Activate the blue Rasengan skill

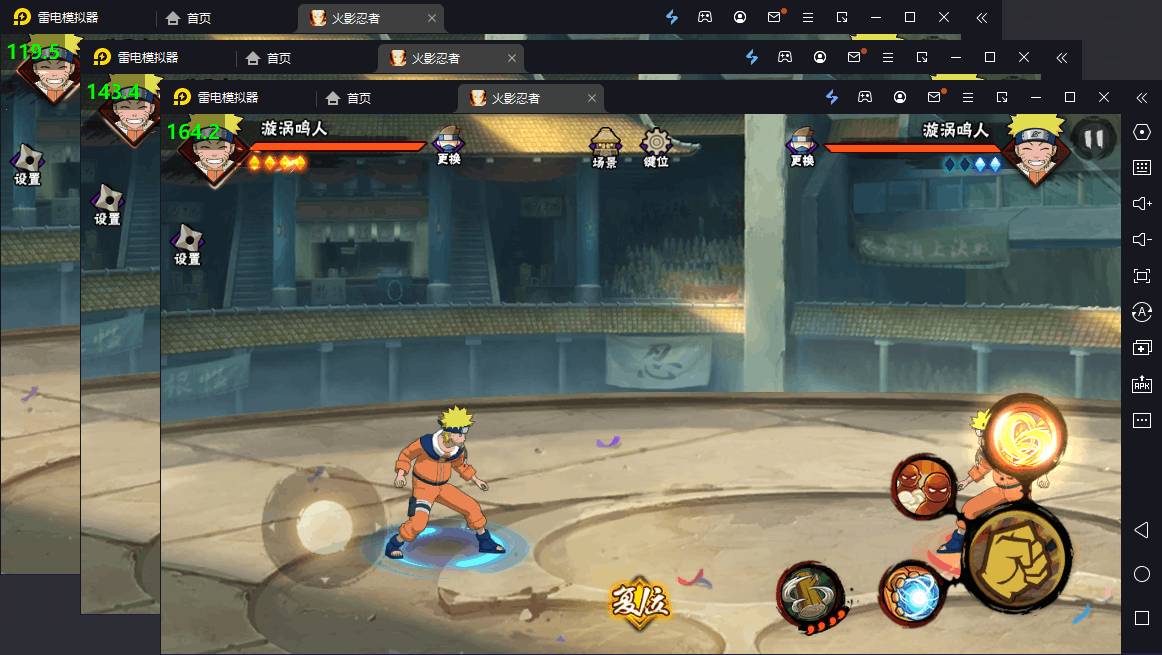tap(912, 593)
